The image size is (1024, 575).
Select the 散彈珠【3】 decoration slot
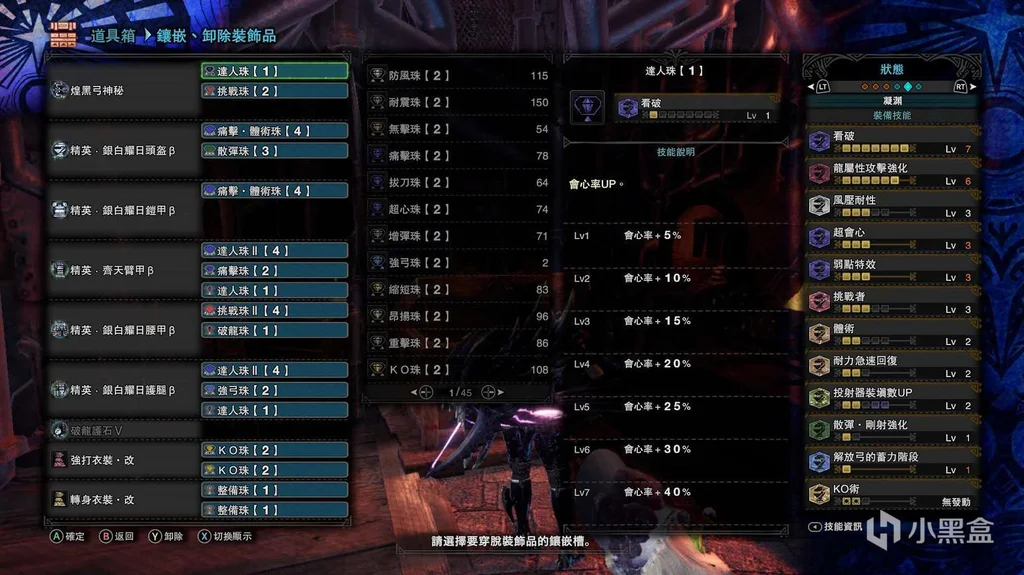(x=274, y=151)
